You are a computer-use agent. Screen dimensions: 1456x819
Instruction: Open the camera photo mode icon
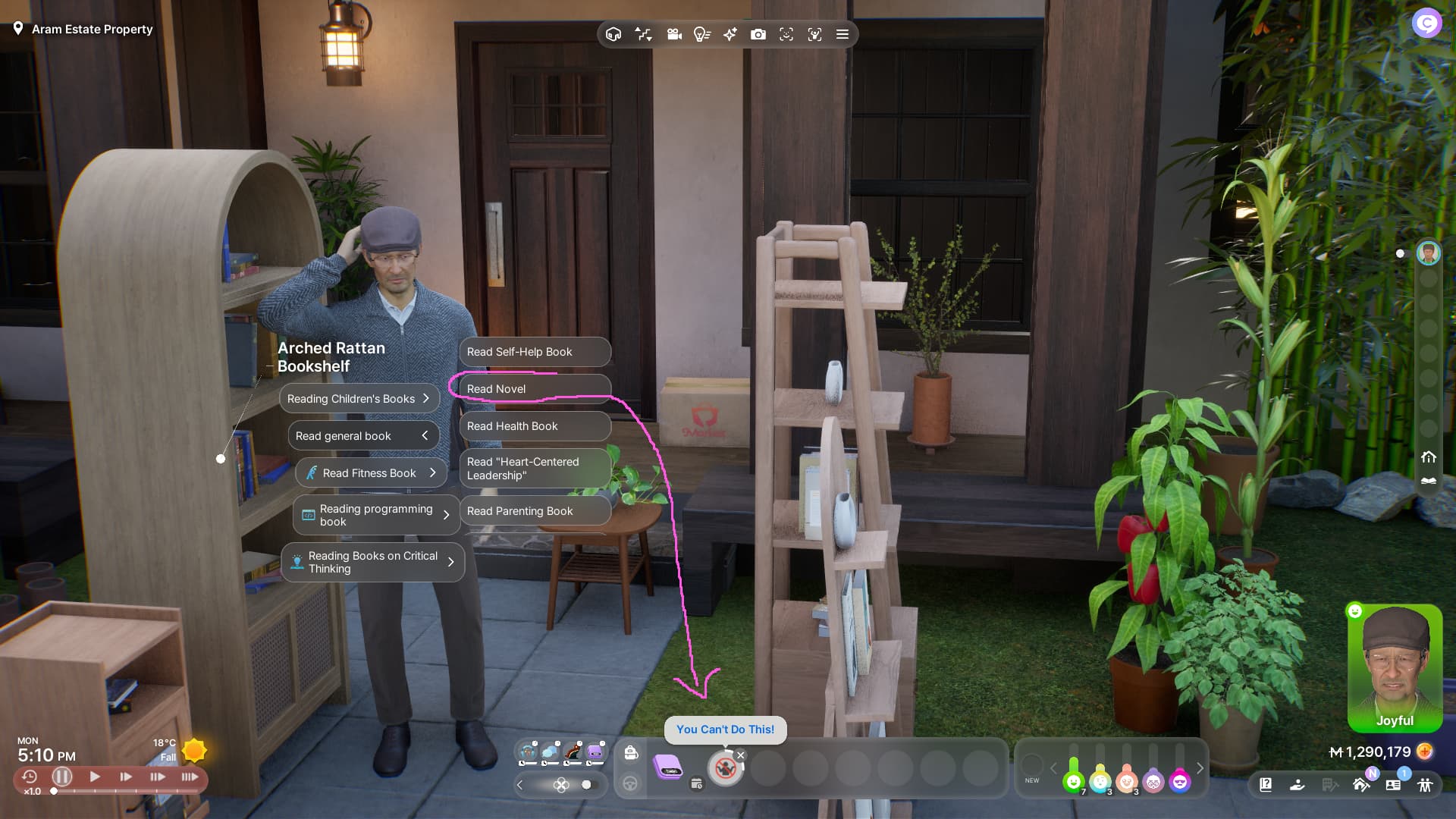coord(758,35)
